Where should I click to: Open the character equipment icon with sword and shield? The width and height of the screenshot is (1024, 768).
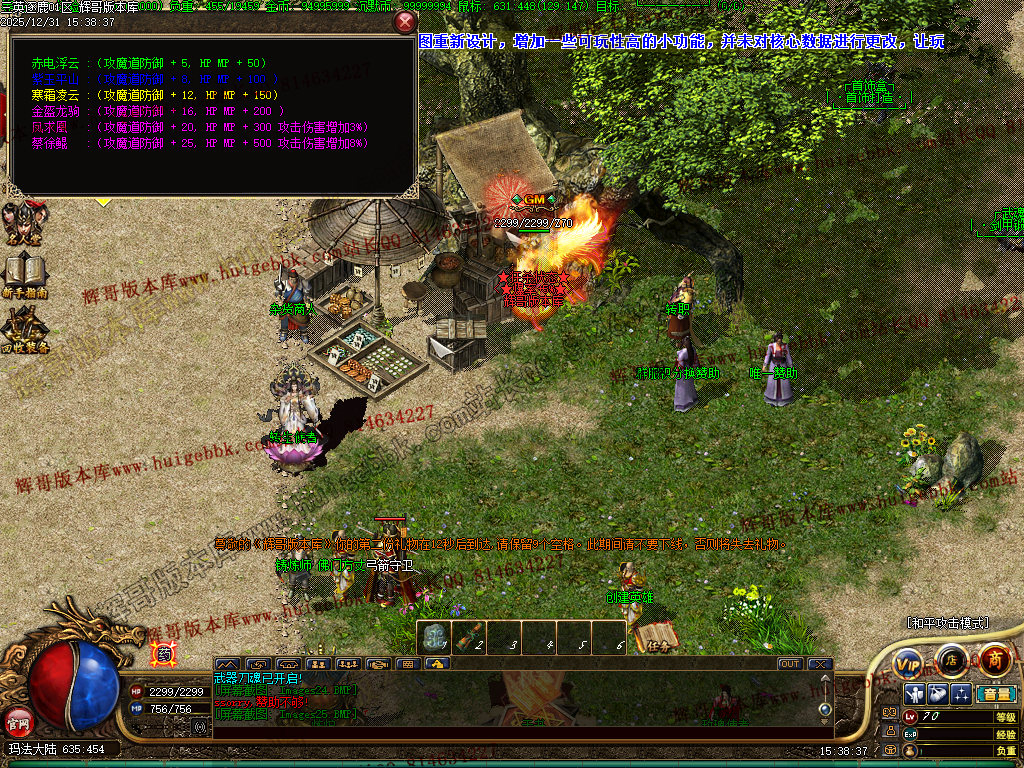point(915,694)
